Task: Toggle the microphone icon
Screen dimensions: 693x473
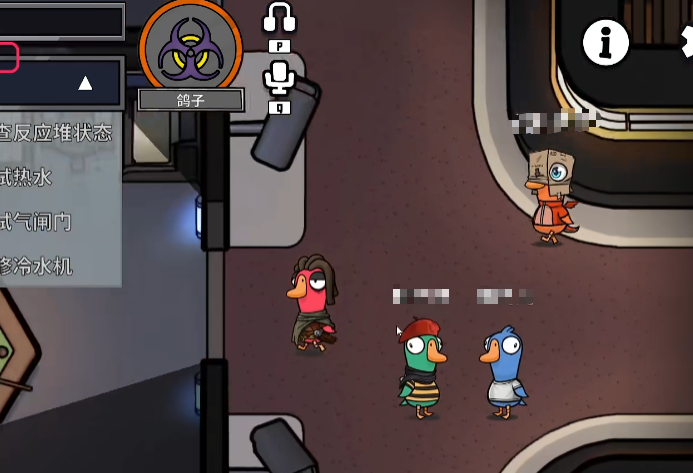Action: (279, 78)
